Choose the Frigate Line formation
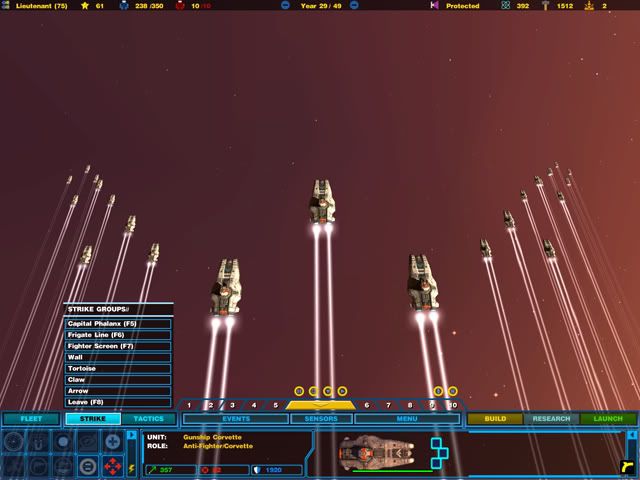The width and height of the screenshot is (640, 480). 118,335
